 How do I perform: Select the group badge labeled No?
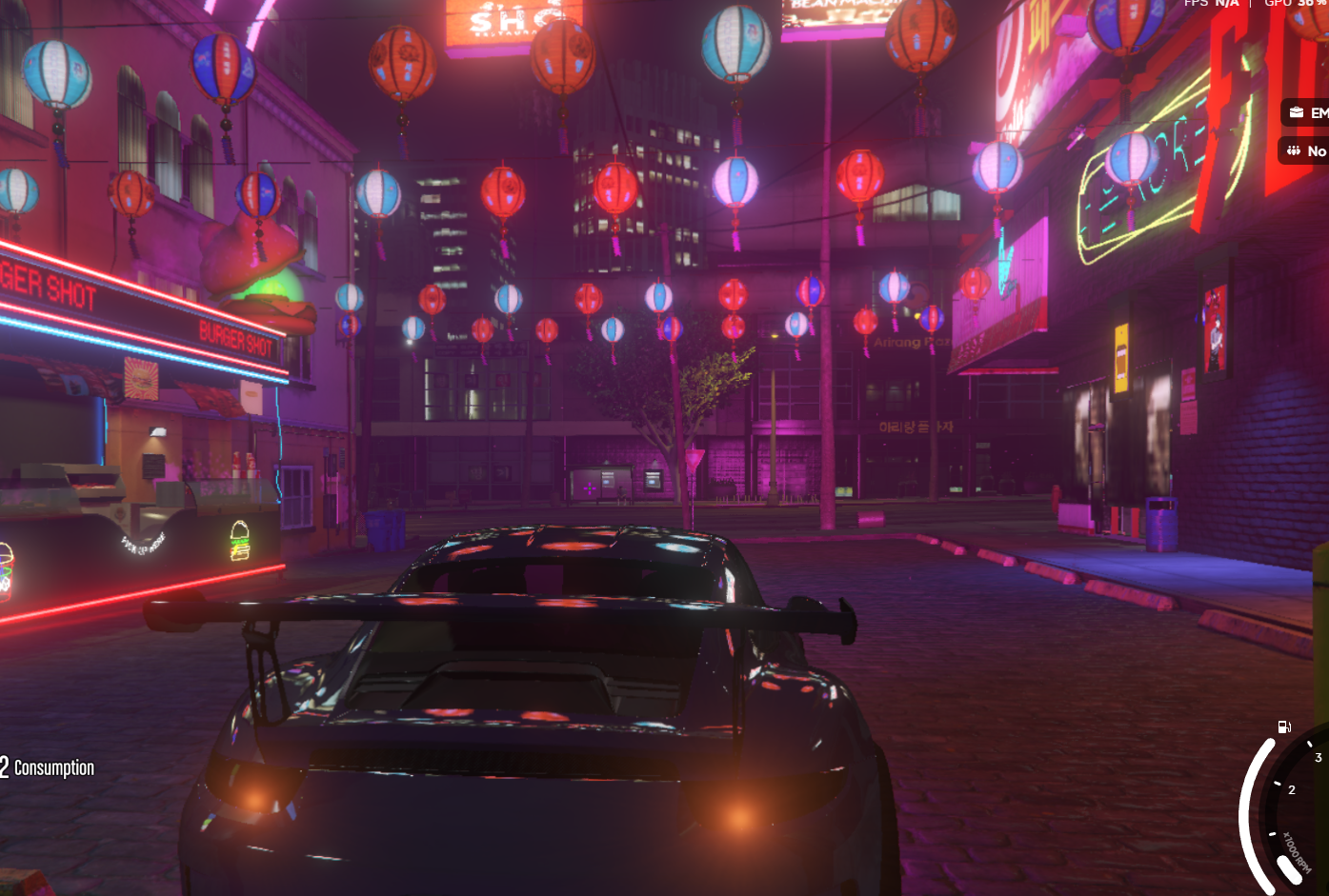pos(1304,150)
